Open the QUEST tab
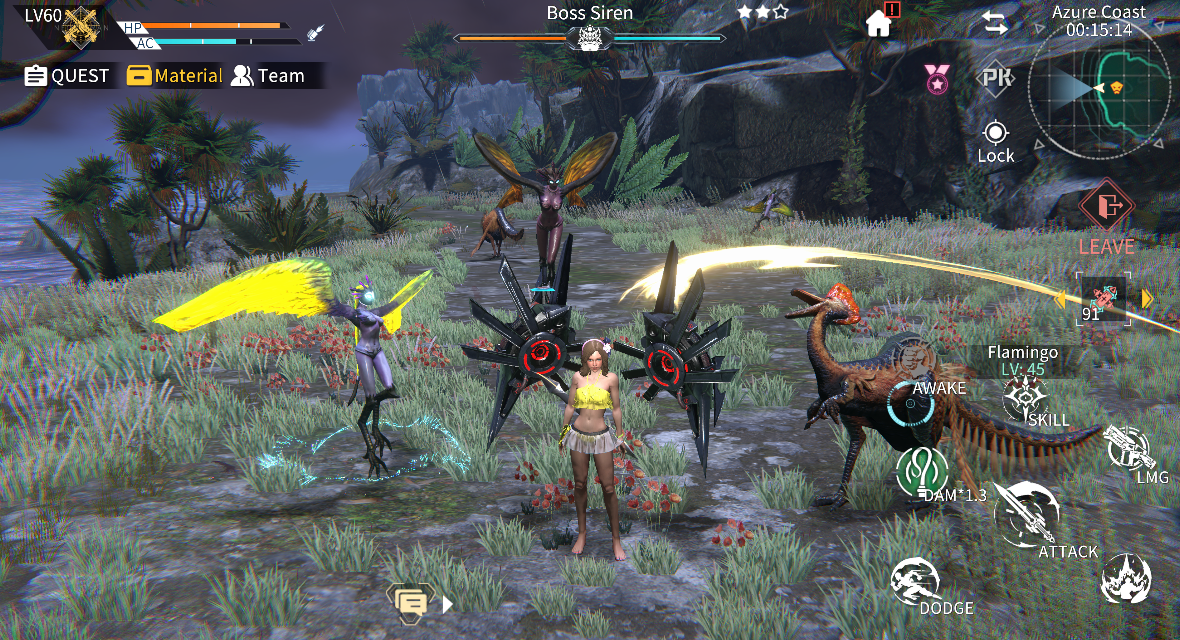Screen dimensions: 1180x640 [67, 76]
